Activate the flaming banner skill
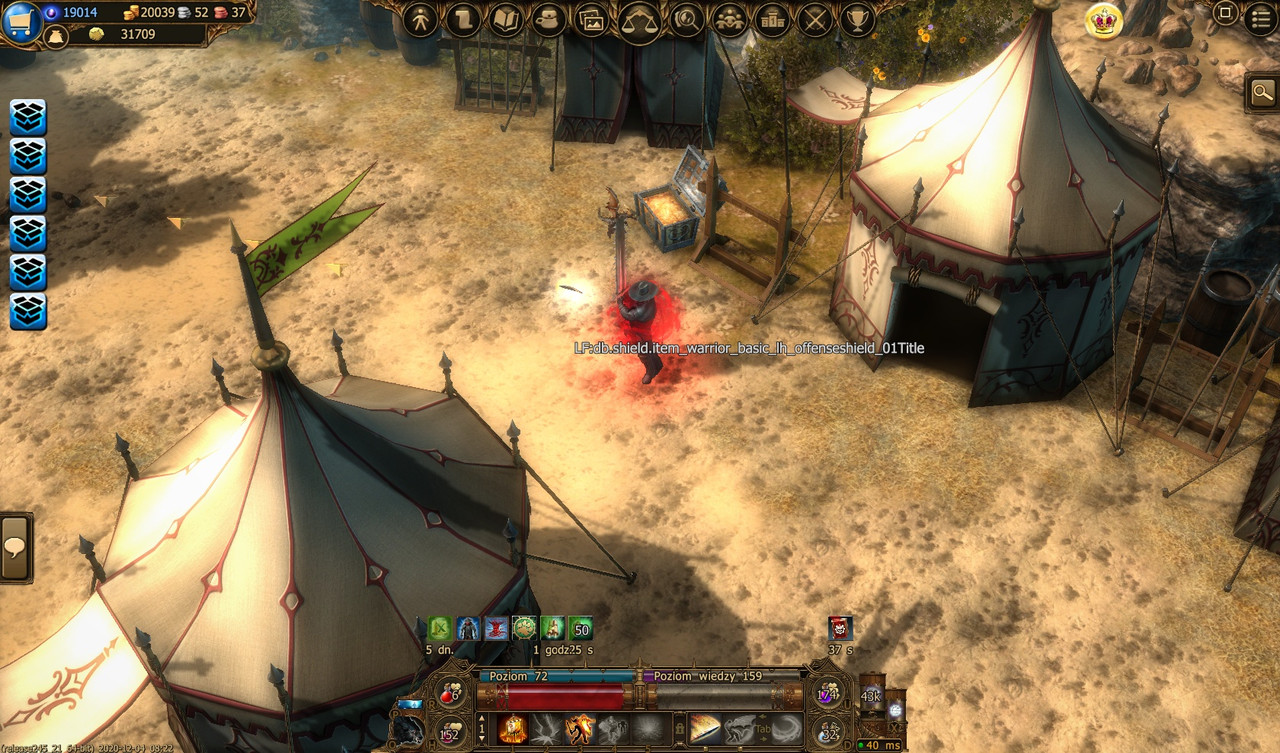 [x=513, y=729]
